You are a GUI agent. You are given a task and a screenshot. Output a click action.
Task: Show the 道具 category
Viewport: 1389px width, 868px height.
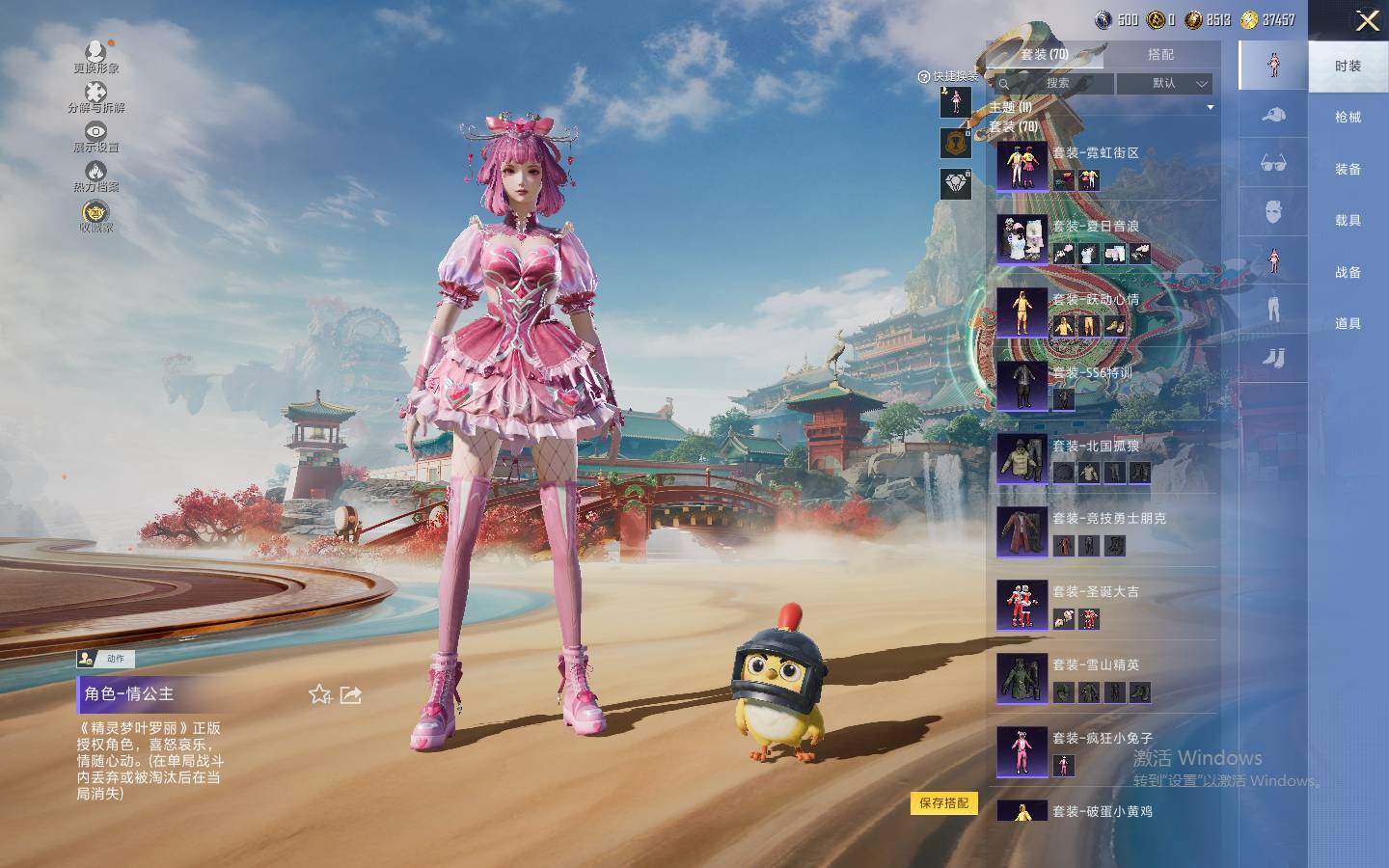click(1348, 324)
